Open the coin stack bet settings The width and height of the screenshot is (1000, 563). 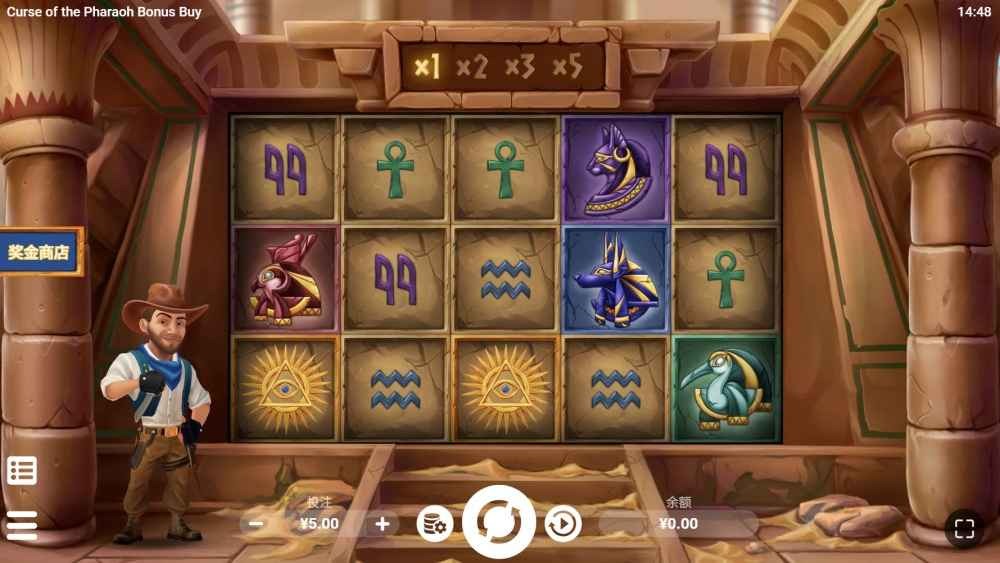434,523
